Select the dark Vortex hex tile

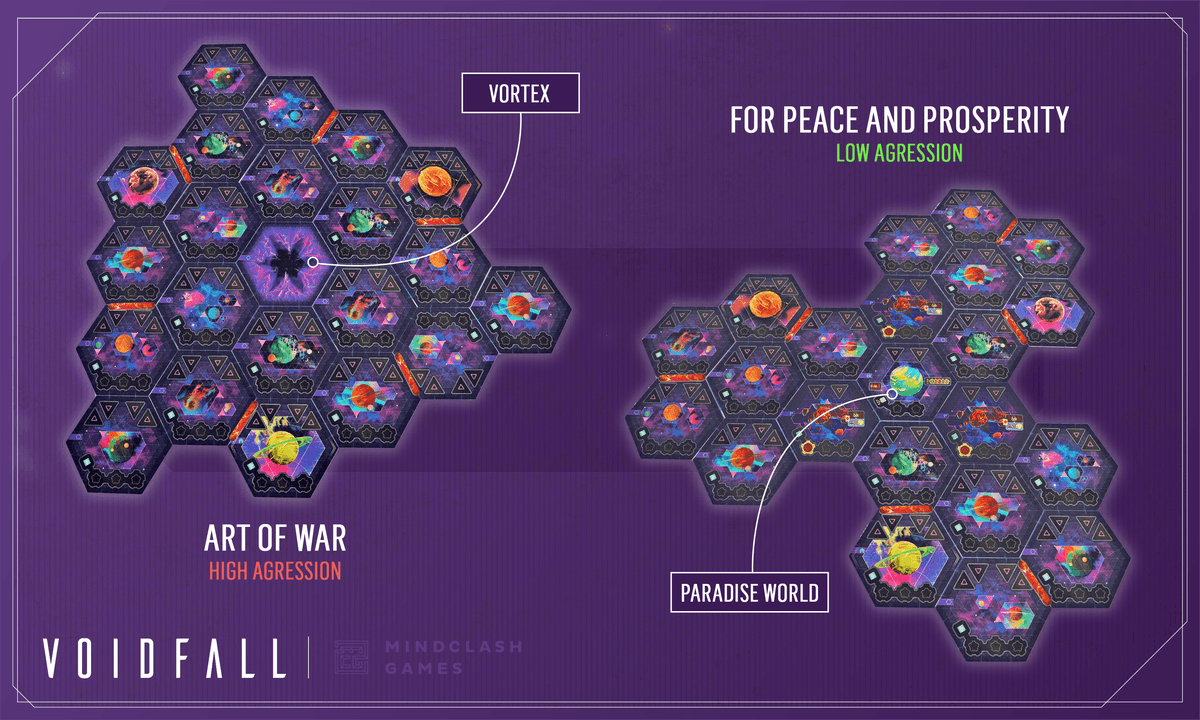tap(282, 260)
